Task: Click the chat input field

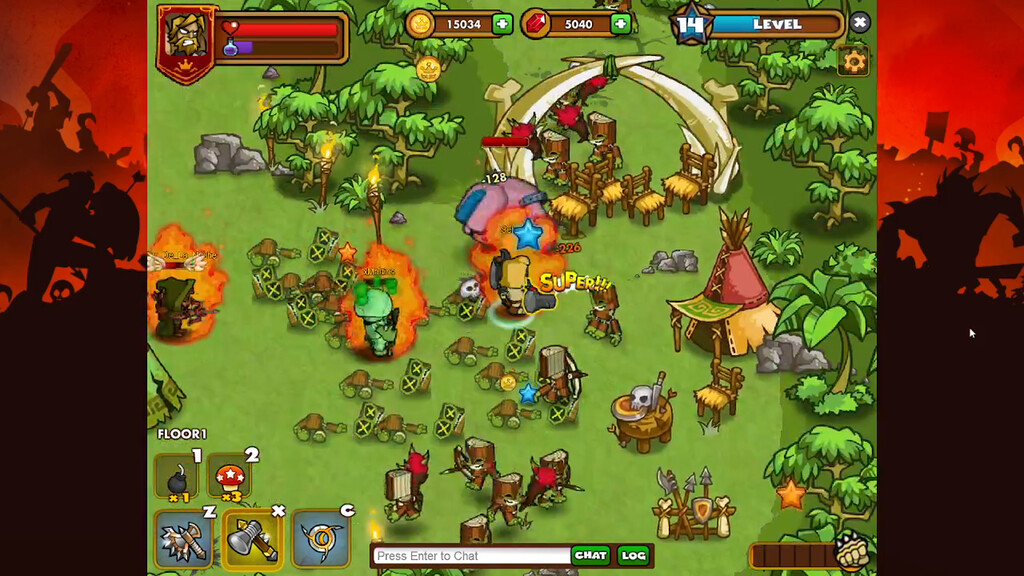Action: (471, 556)
